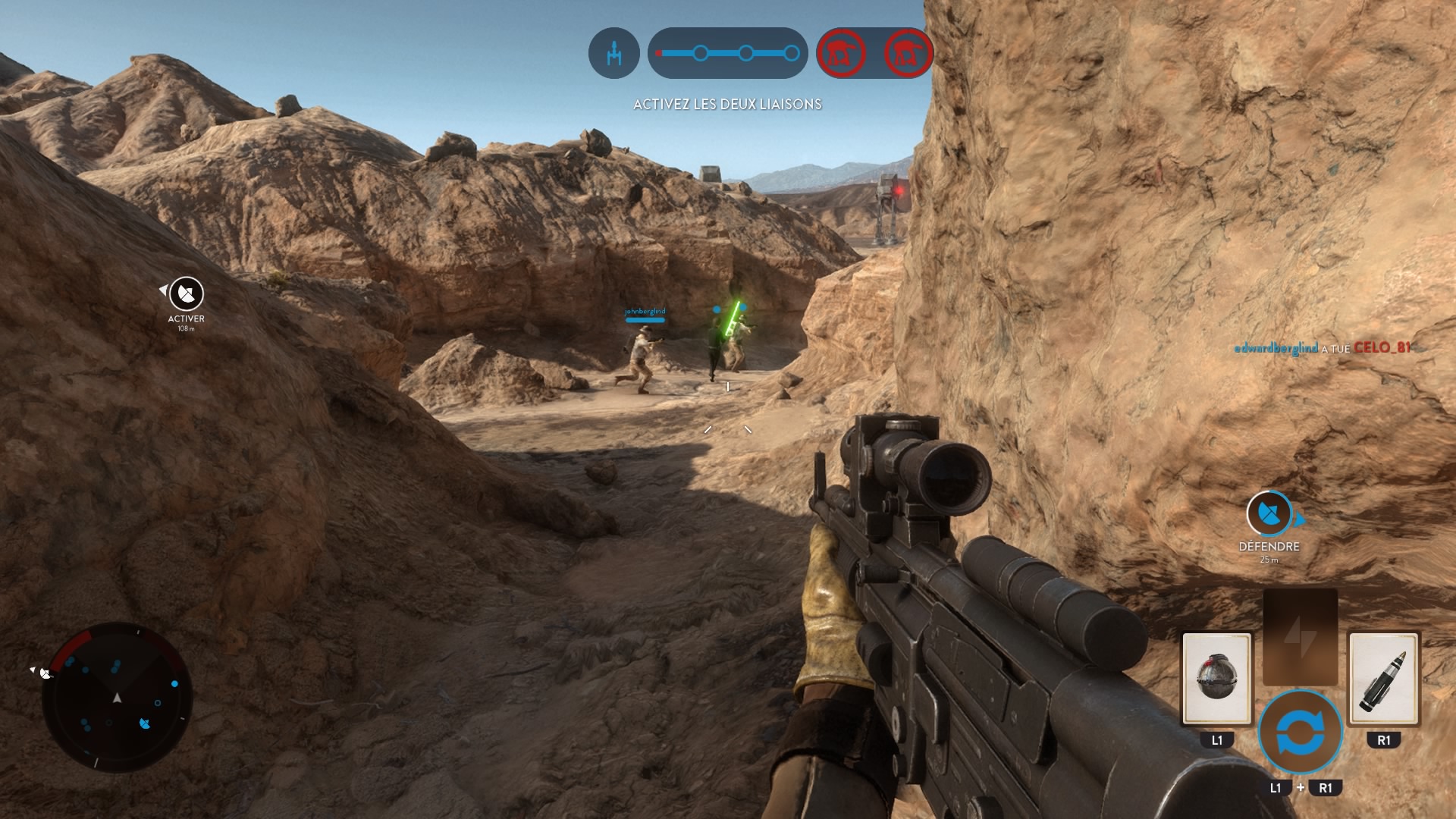Click the Y-wing icon in the objective tracker
This screenshot has width=1456, height=819.
(x=613, y=53)
